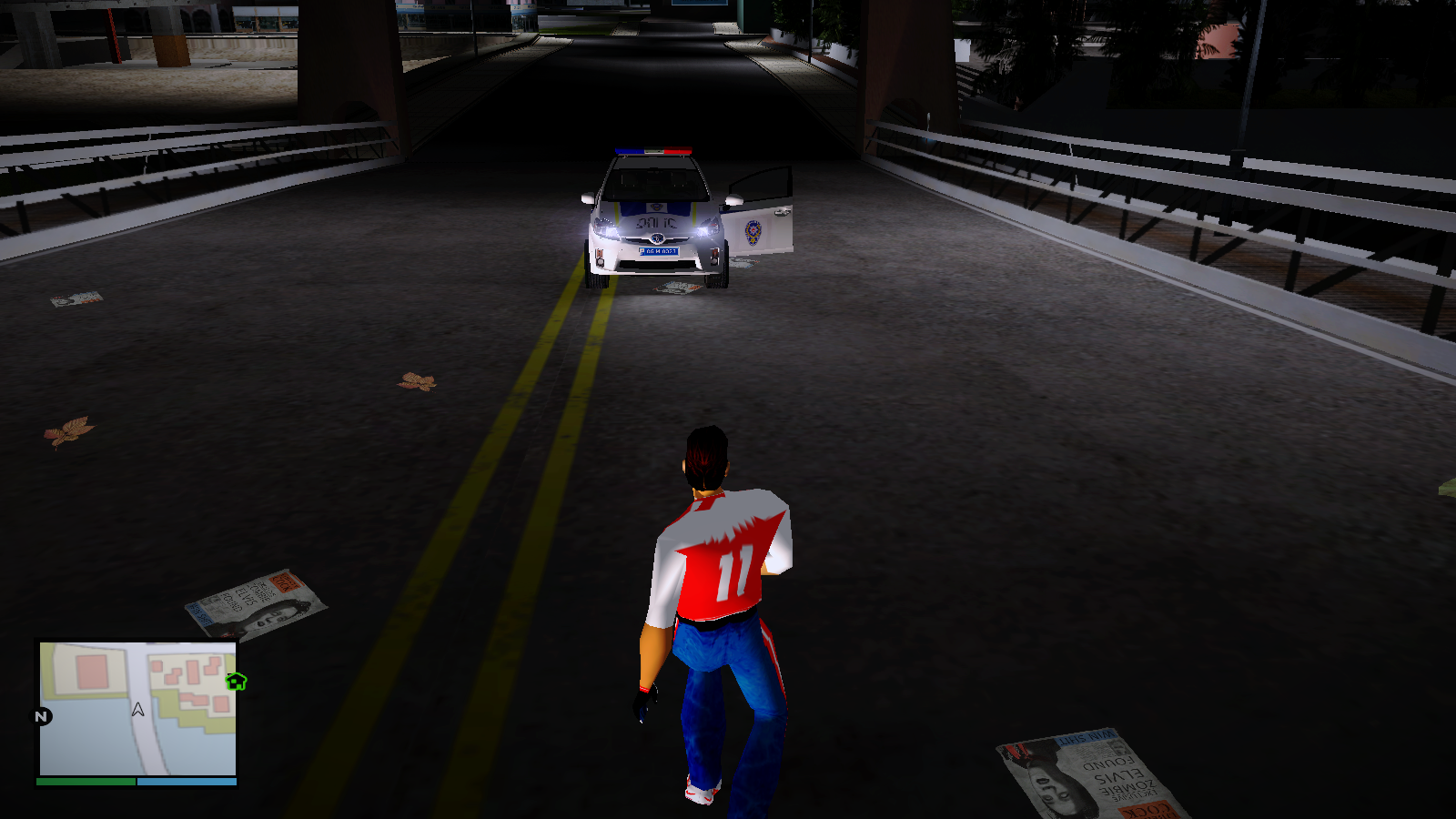Click the green safehouse icon on the minimap
Image resolution: width=1456 pixels, height=819 pixels.
tap(235, 681)
